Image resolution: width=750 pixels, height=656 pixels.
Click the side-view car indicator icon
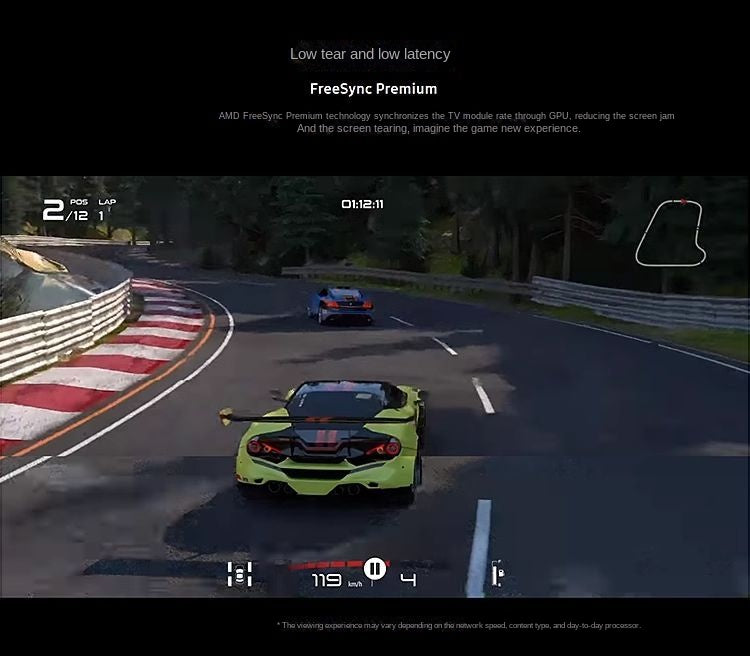tap(497, 574)
